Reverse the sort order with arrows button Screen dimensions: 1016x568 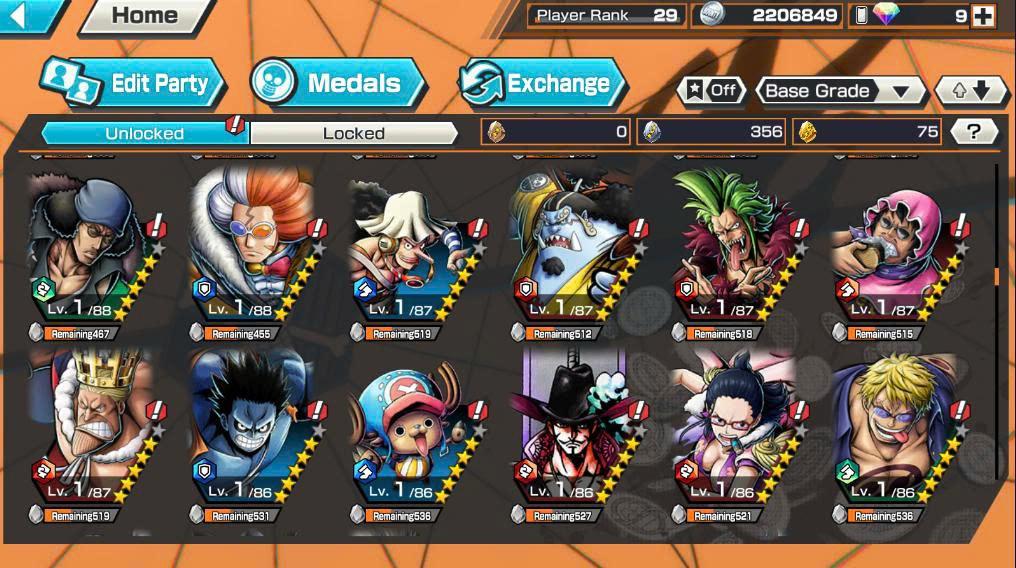[970, 91]
